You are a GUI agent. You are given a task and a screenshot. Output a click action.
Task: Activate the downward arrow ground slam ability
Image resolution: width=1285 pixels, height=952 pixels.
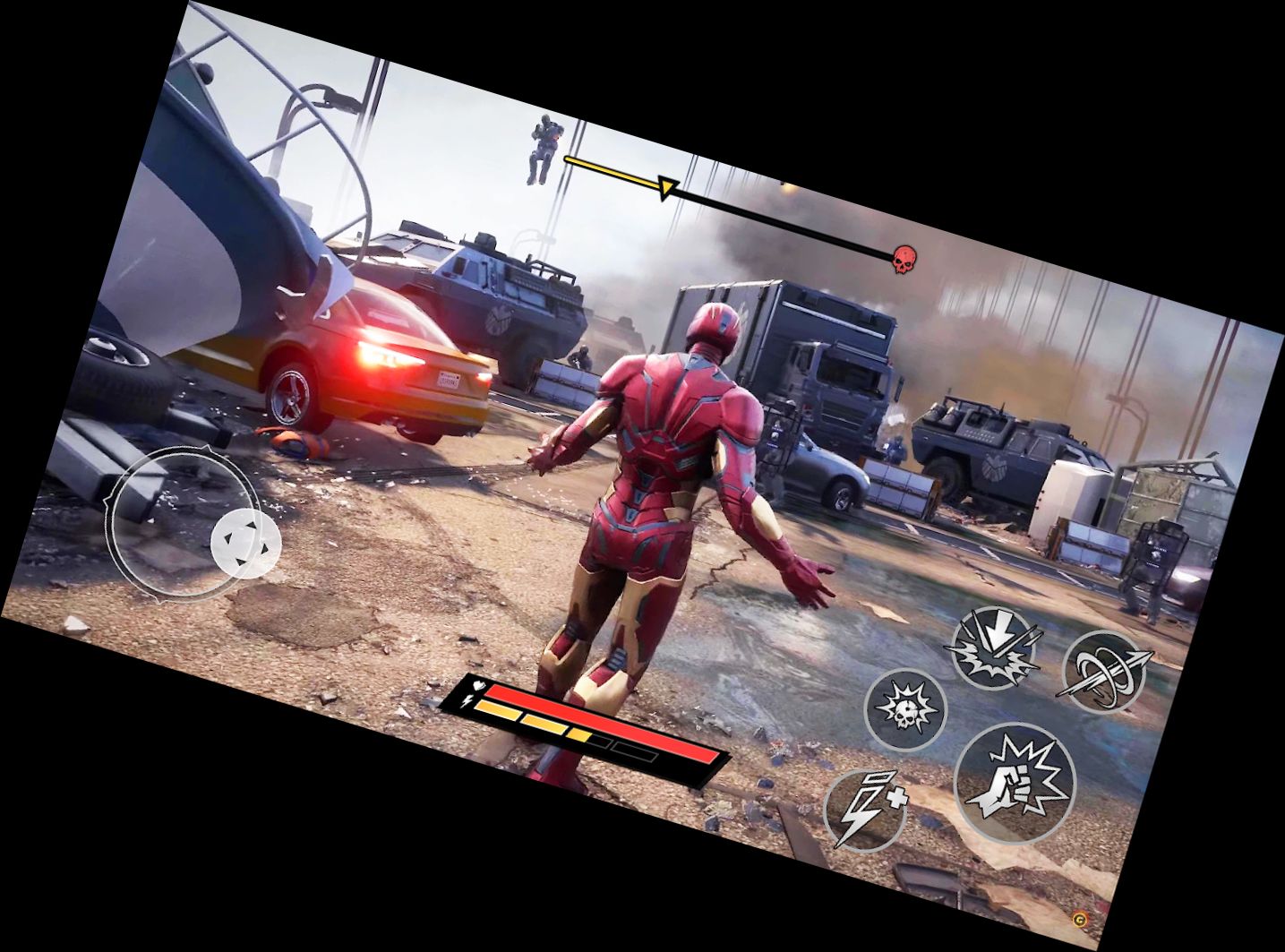(x=994, y=646)
